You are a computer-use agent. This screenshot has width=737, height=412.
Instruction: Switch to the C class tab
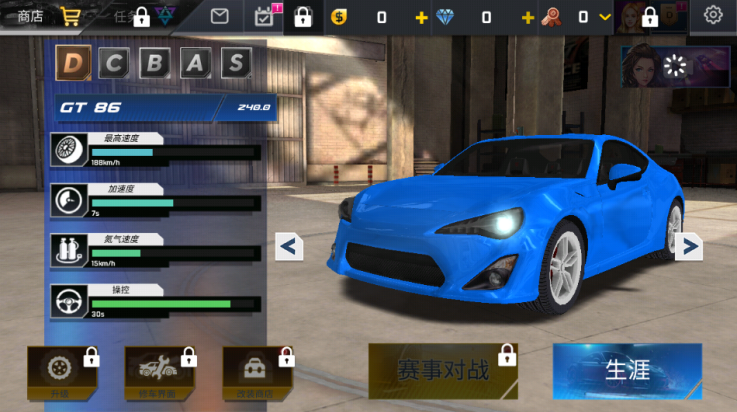[114, 63]
